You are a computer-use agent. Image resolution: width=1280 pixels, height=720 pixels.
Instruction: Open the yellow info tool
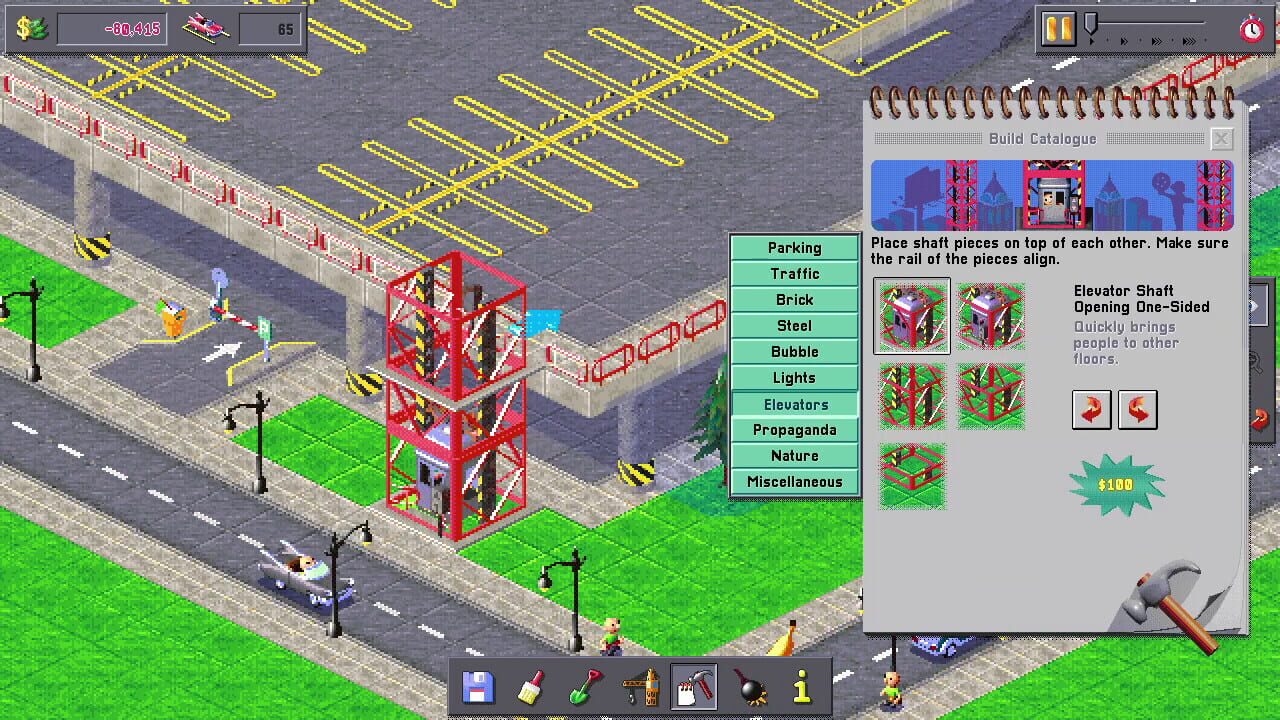[x=801, y=687]
